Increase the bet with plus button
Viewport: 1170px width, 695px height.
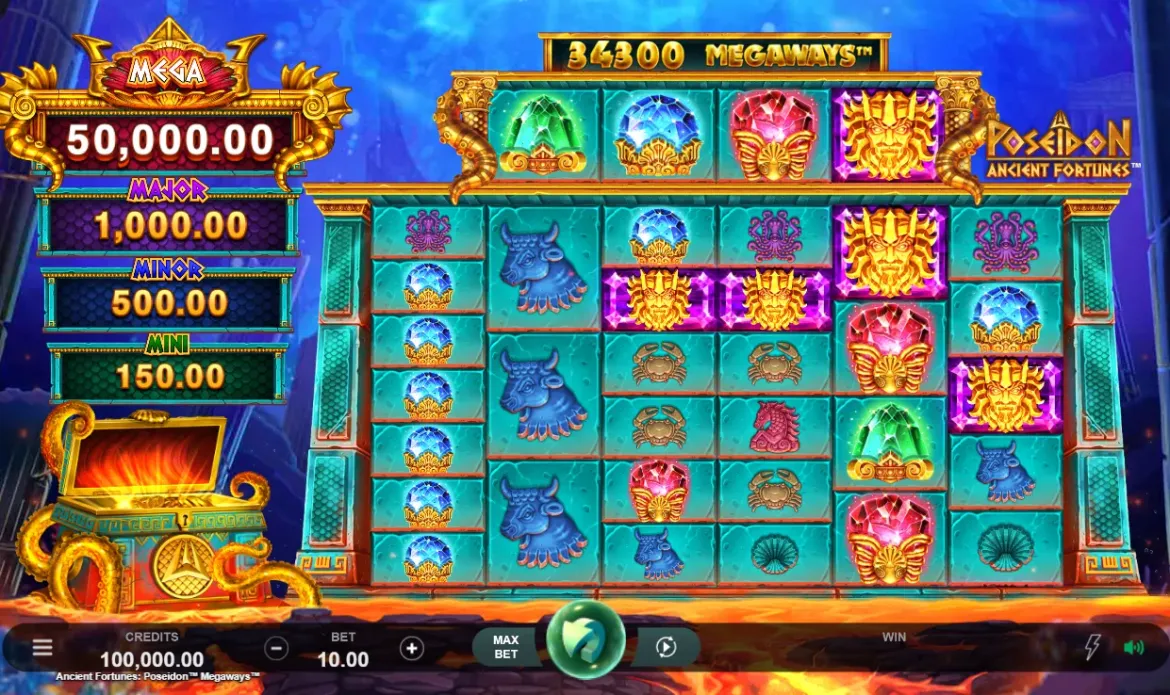[412, 648]
